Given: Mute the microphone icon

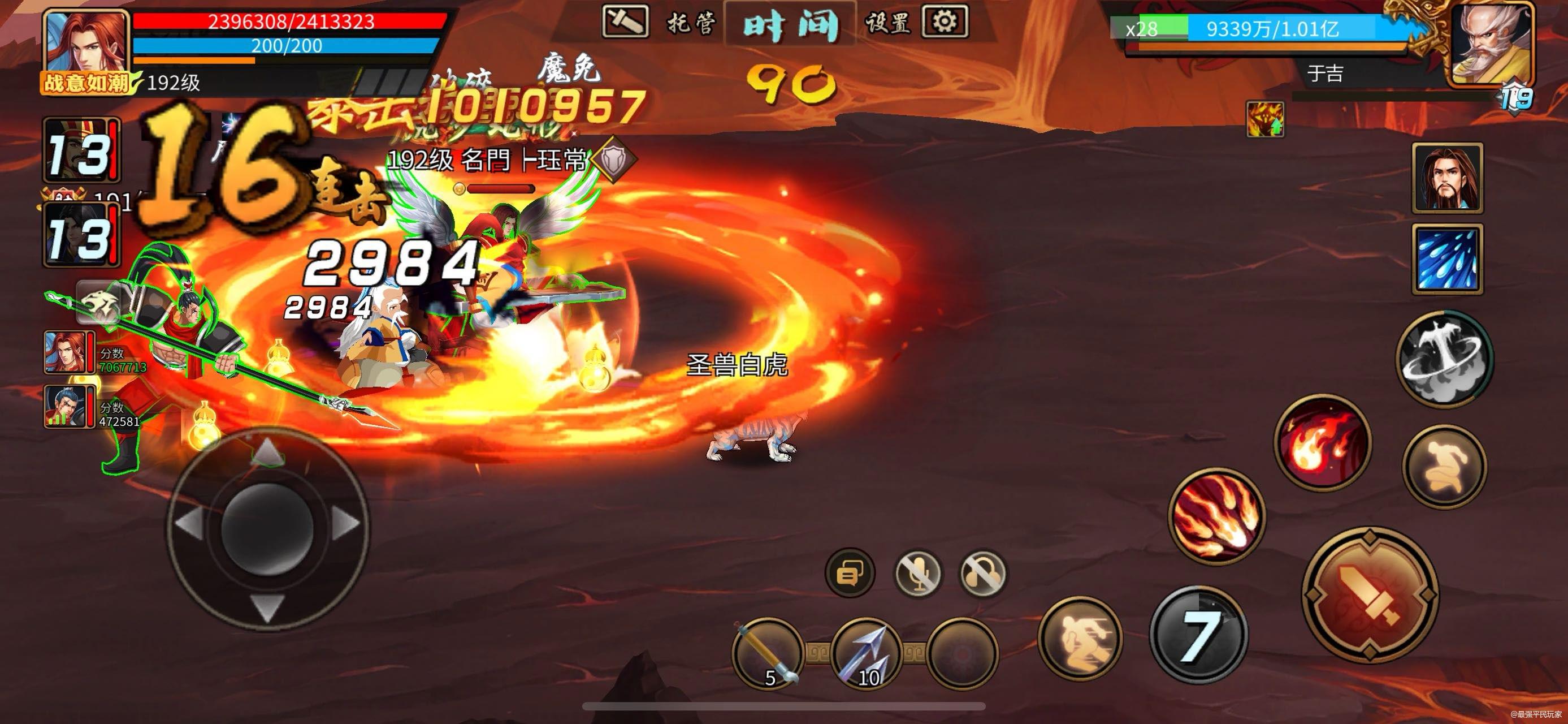Looking at the screenshot, I should tap(919, 572).
